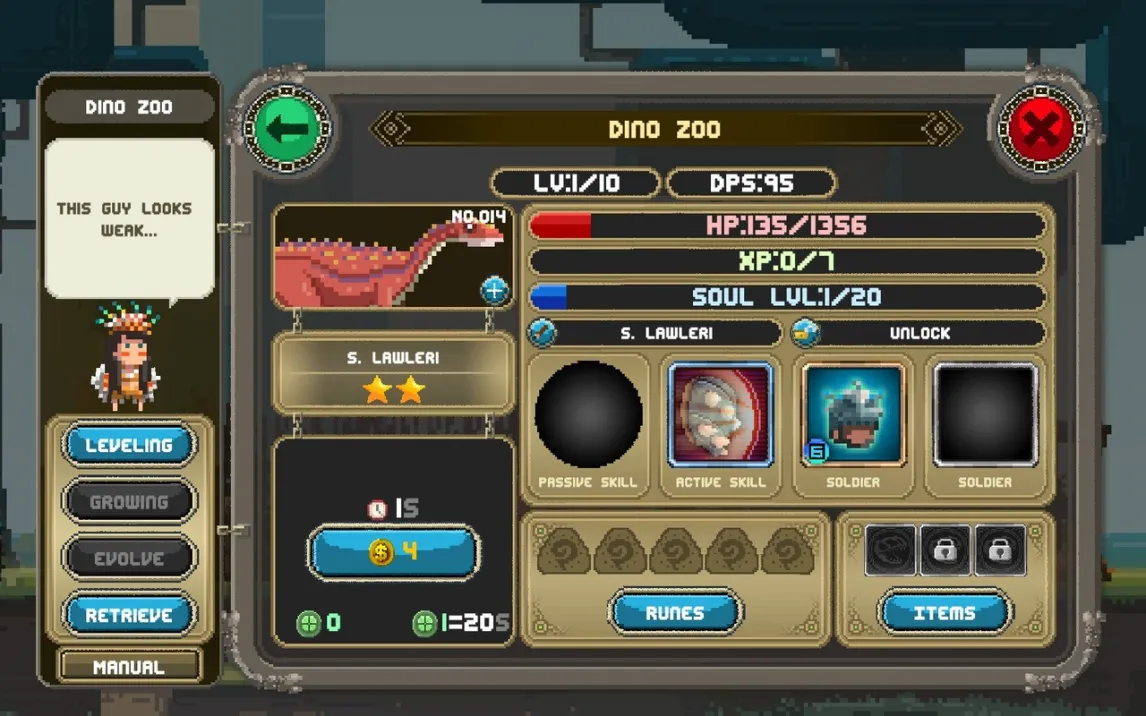Open the Manual
Viewport: 1146px width, 716px height.
tap(129, 667)
